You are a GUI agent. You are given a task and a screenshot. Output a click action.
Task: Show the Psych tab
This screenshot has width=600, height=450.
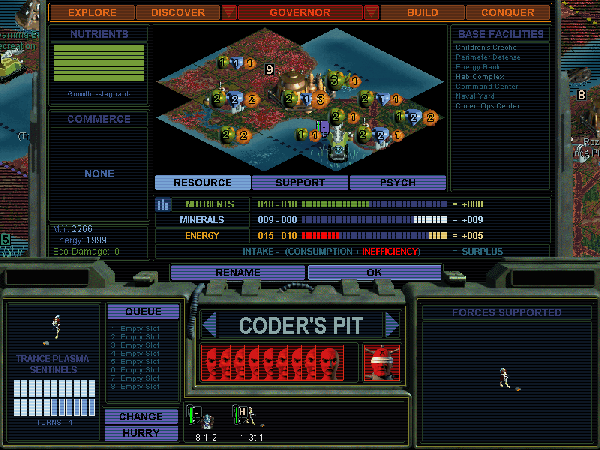397,183
